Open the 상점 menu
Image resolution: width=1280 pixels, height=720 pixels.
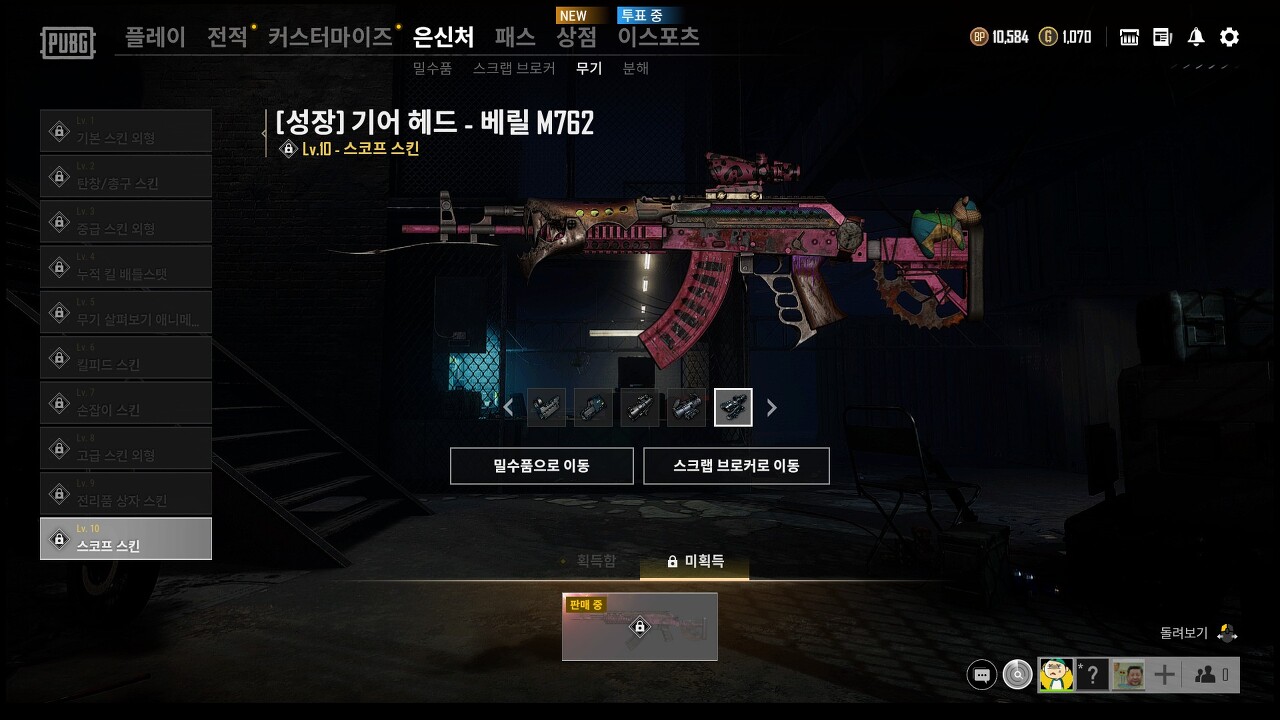tap(575, 37)
